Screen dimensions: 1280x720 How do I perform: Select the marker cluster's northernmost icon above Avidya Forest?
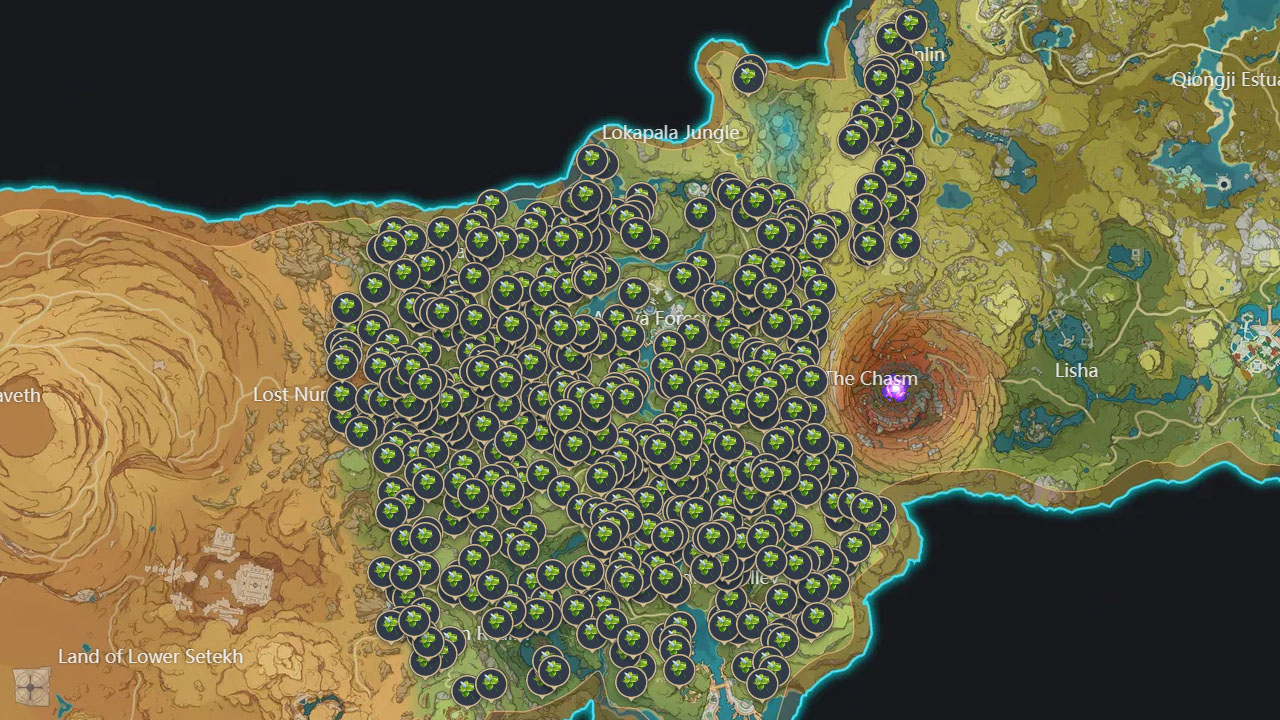(591, 158)
